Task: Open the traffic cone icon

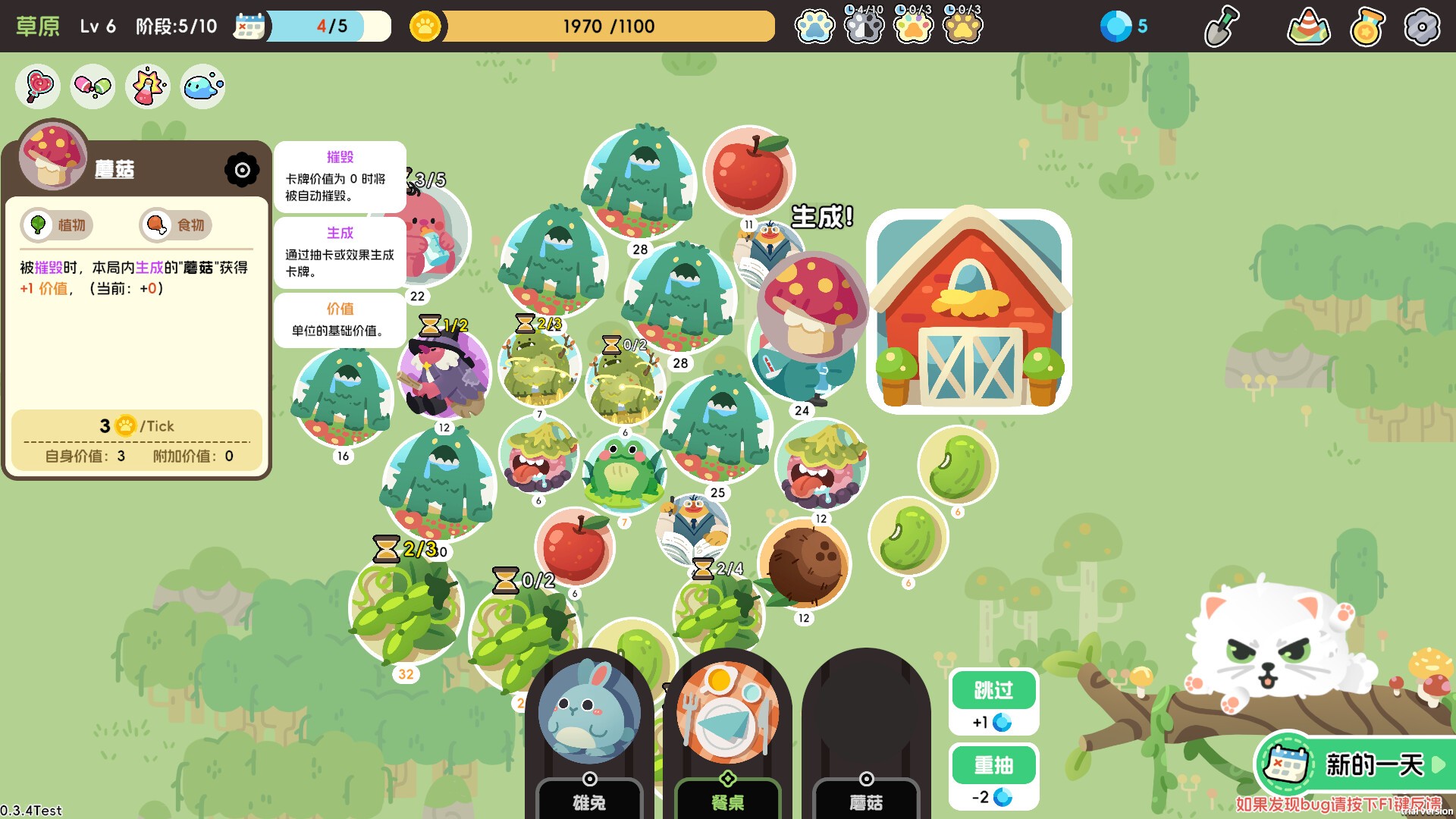Action: (1308, 27)
